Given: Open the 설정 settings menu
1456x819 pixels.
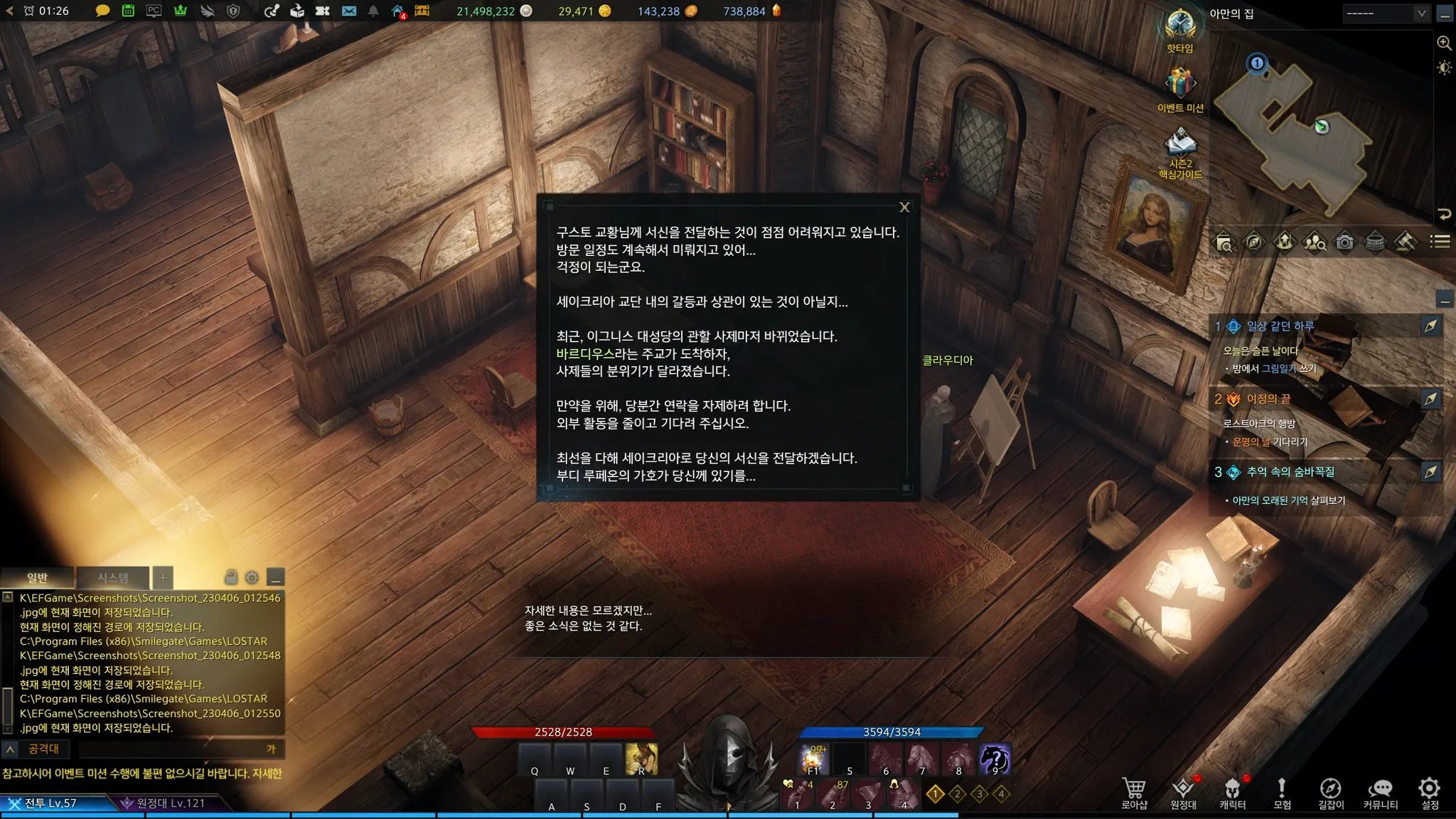Looking at the screenshot, I should point(1429,792).
